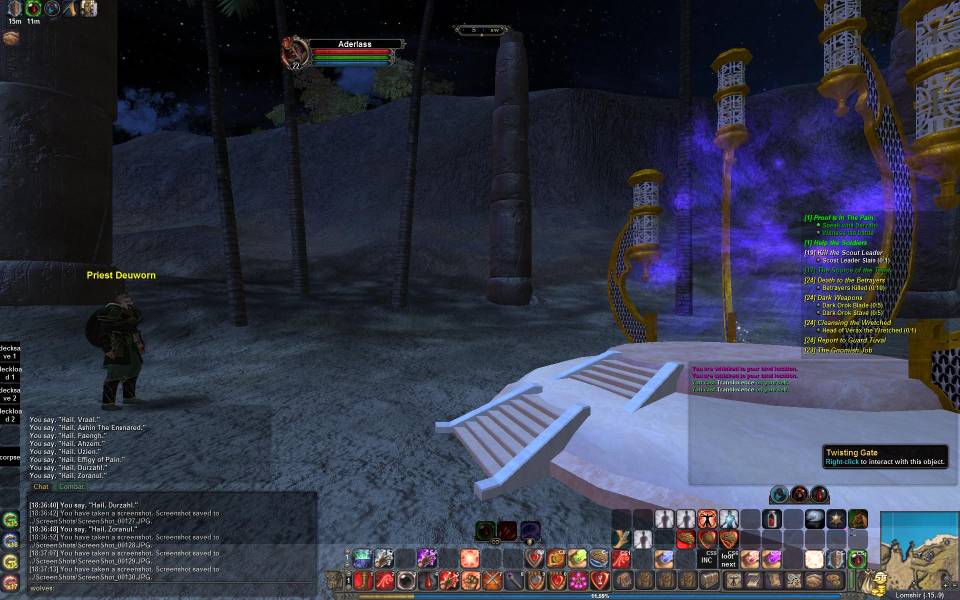This screenshot has width=960, height=600.
Task: Switch to the Chat tab
Action: tap(41, 487)
